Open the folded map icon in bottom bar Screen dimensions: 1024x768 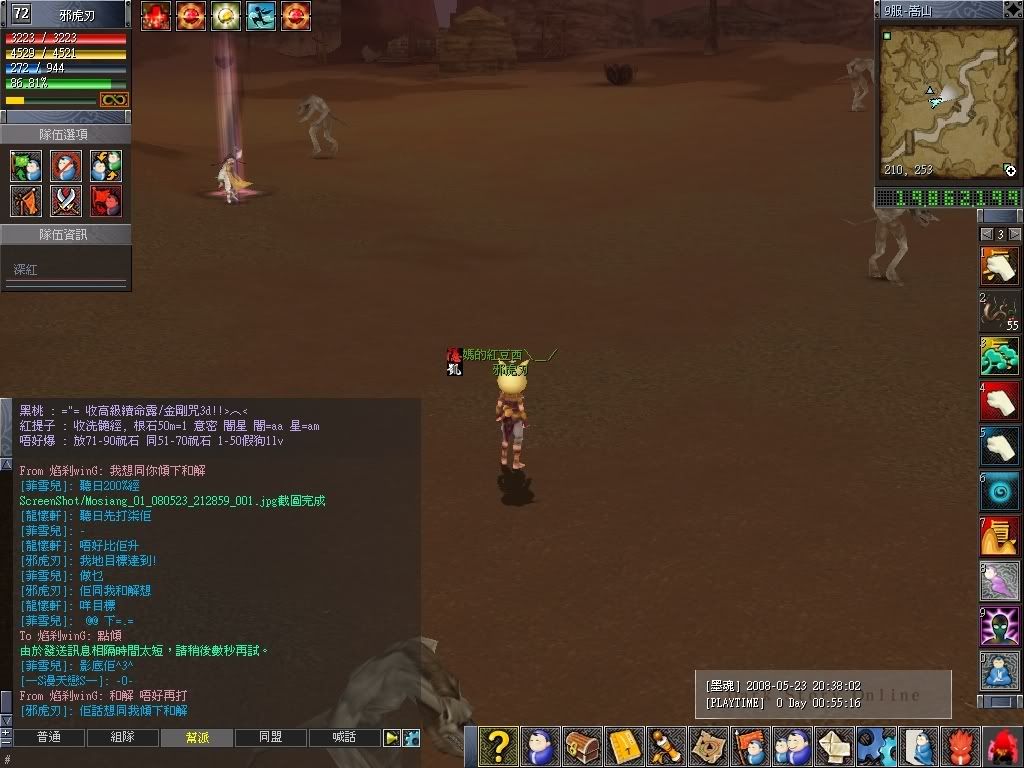click(710, 747)
